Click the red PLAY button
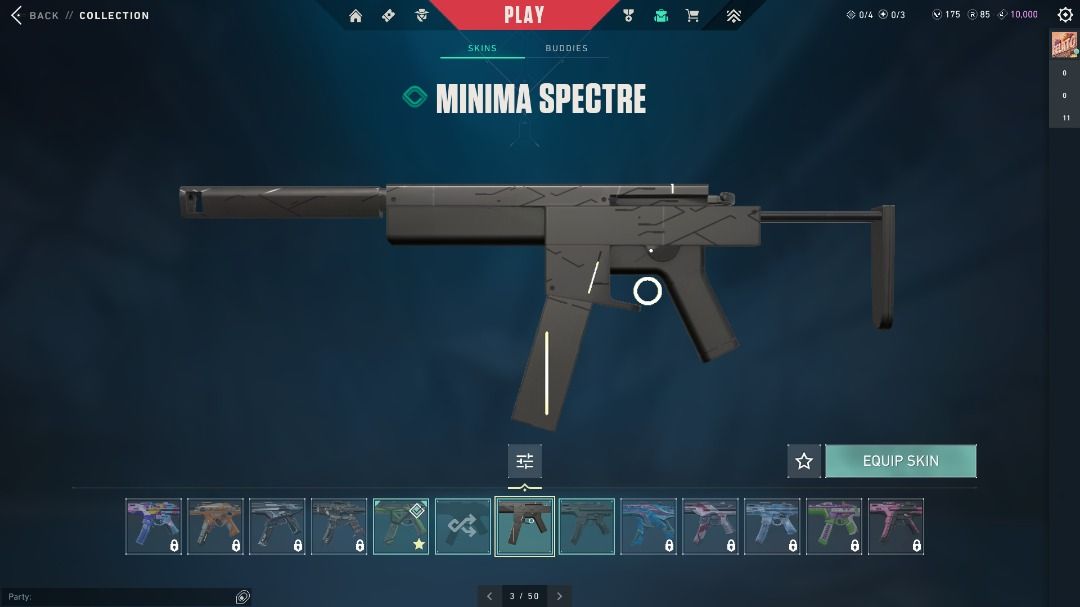The image size is (1080, 607). (524, 15)
